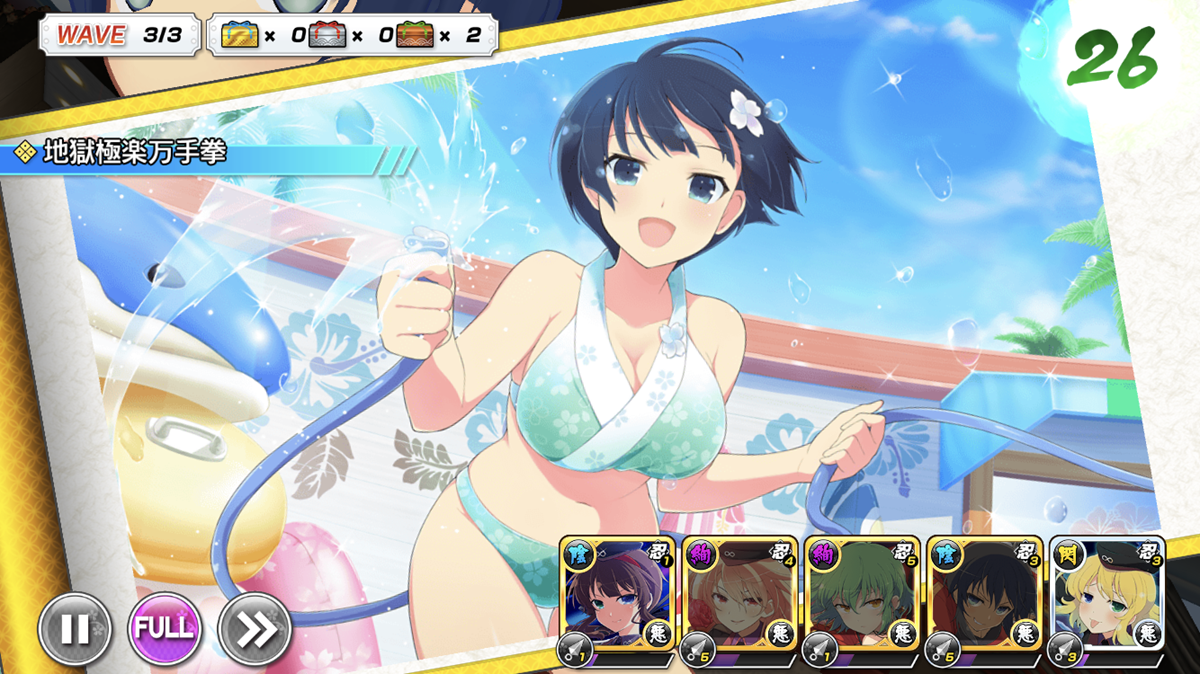Choose the pink-haired character card
The image size is (1200, 674).
(739, 596)
